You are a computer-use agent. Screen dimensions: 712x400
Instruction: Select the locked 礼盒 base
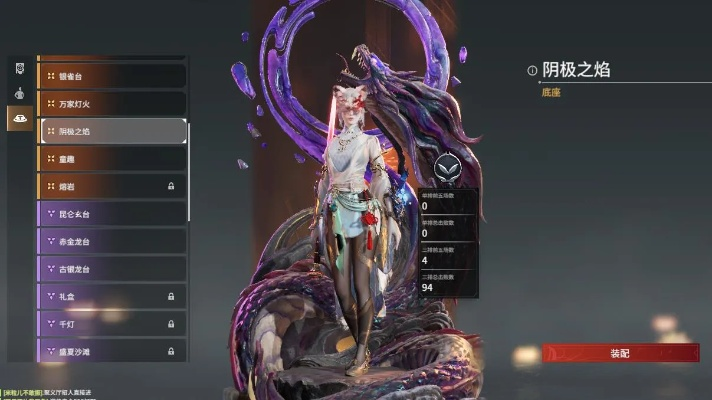(112, 296)
